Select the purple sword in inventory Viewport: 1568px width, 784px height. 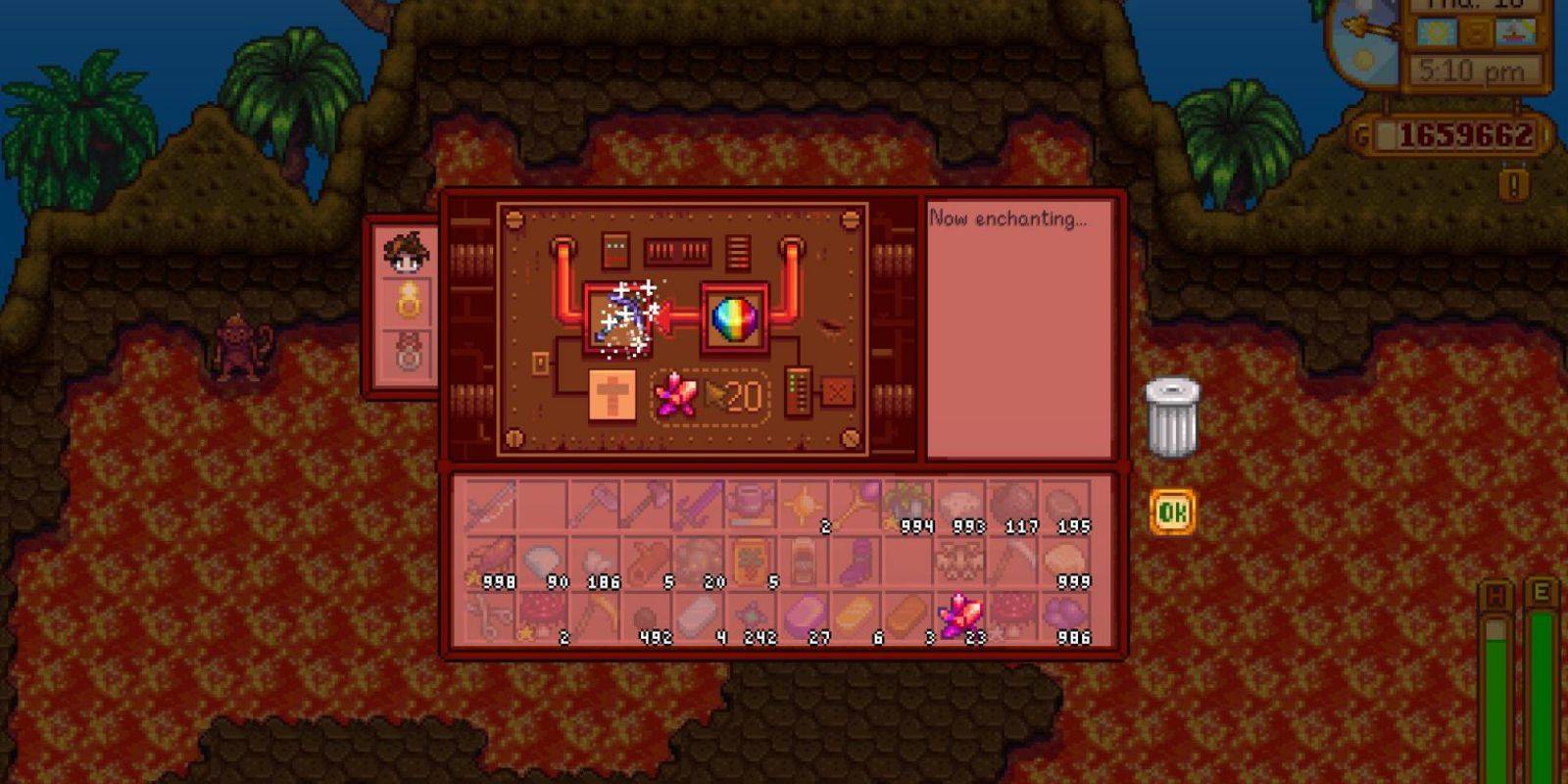point(697,506)
